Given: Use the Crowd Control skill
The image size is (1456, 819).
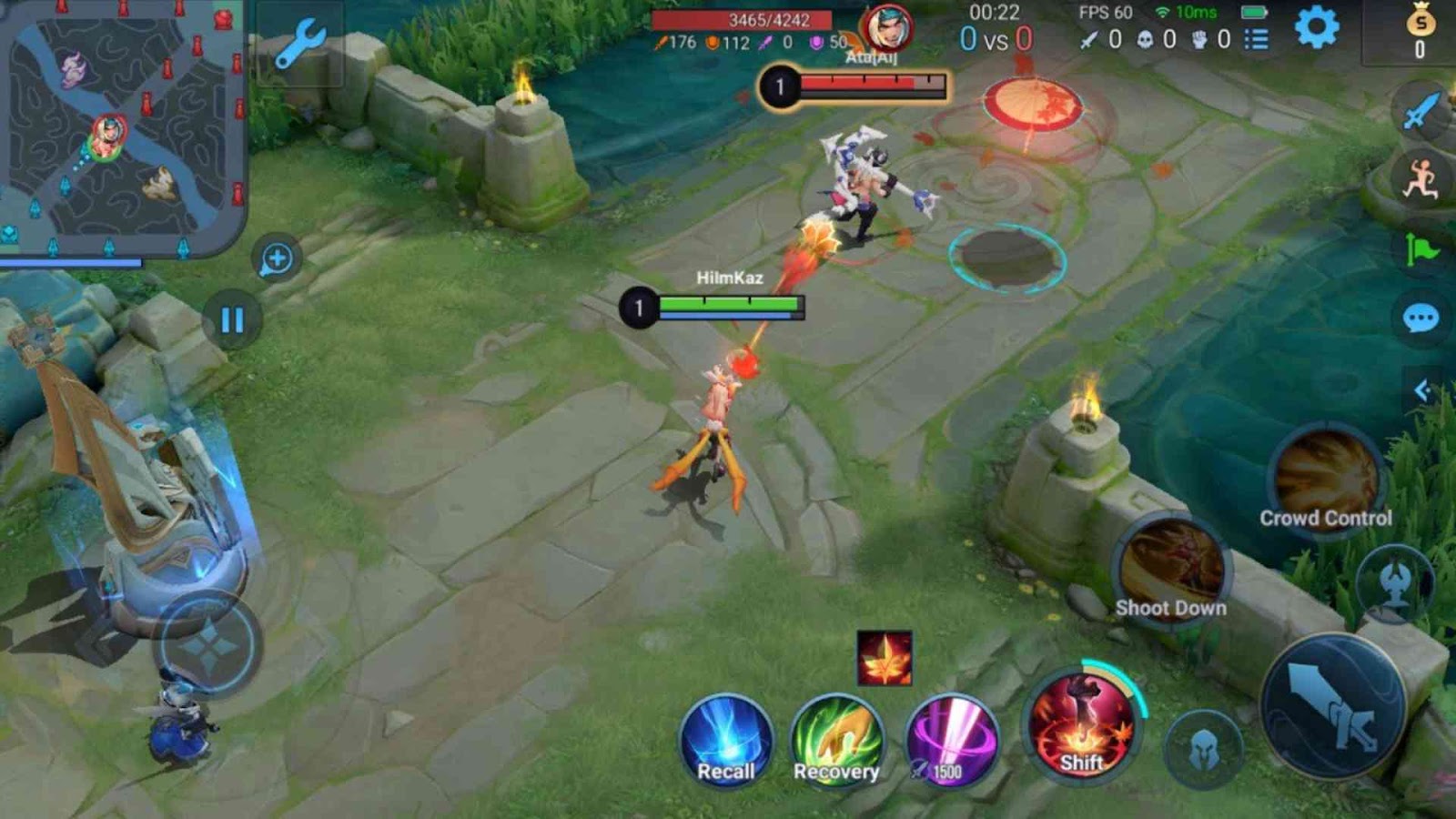Looking at the screenshot, I should [1325, 480].
